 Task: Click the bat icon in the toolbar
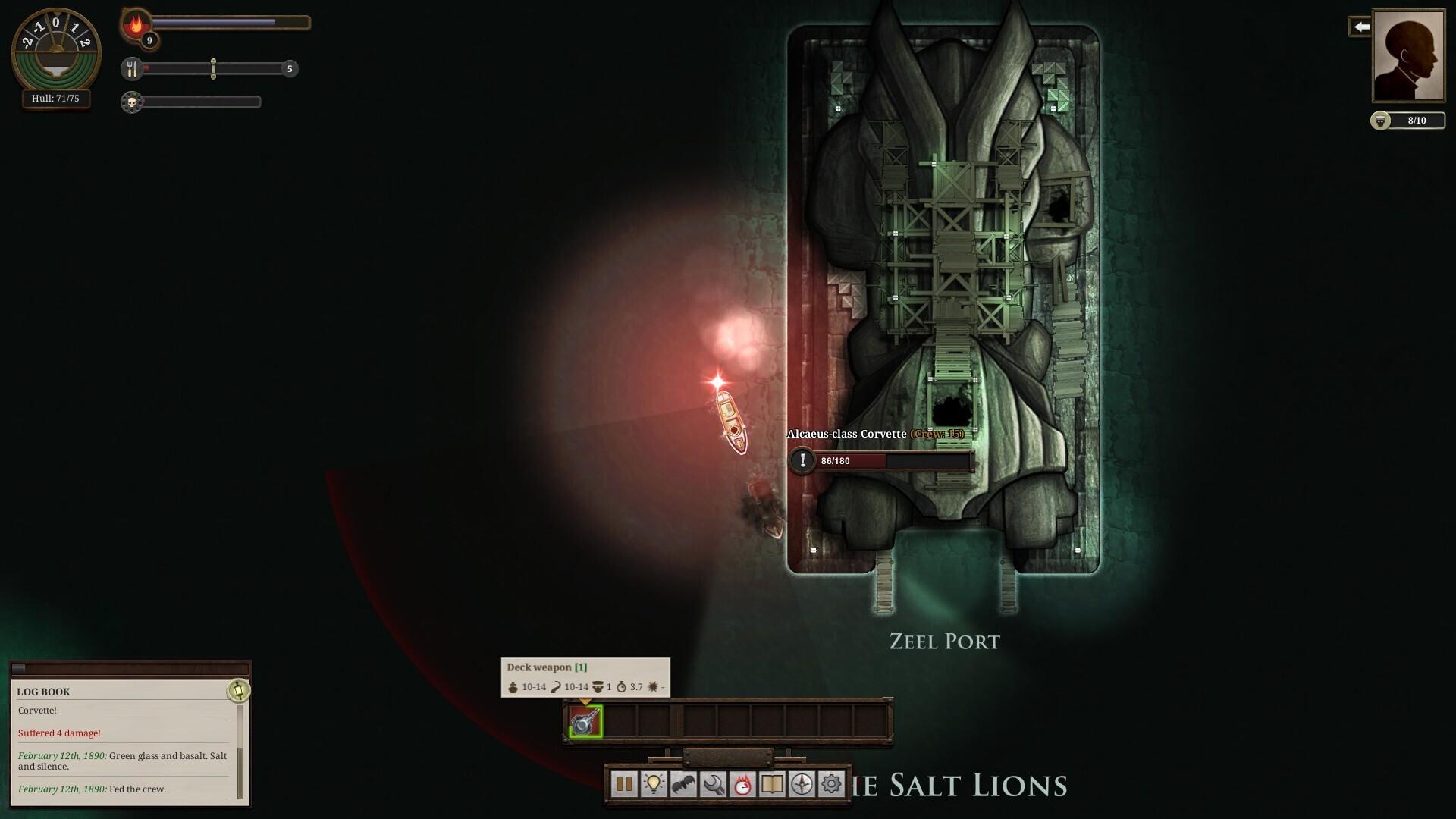coord(683,784)
